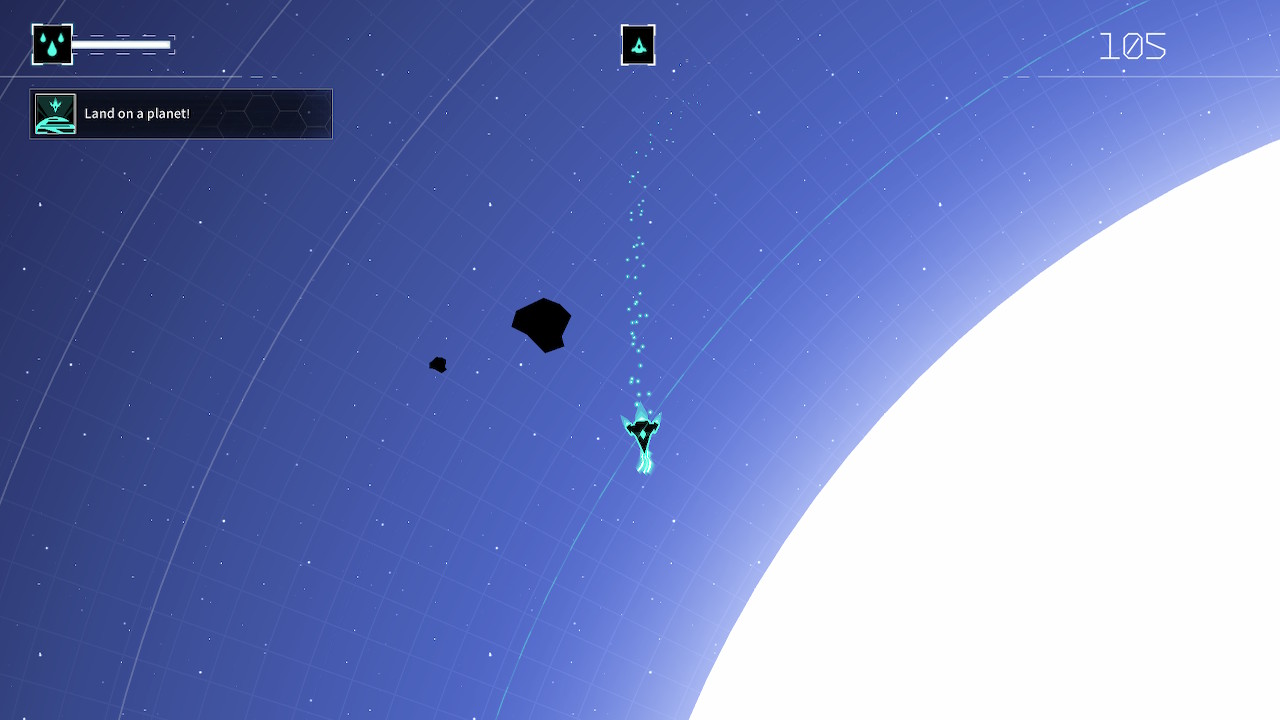Click the 'Land on a planet!' objective banner
Image resolution: width=1280 pixels, height=720 pixels.
click(180, 113)
